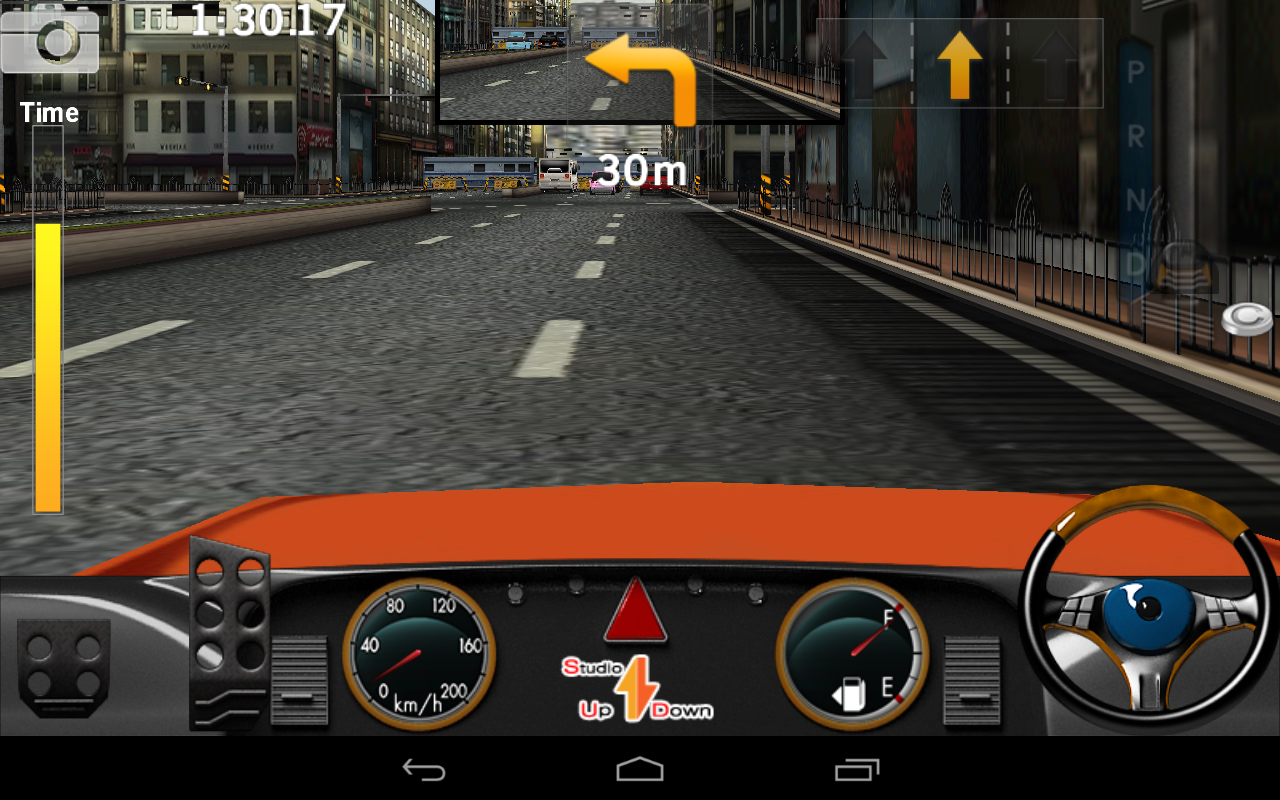Toggle the red hazard triangle light

[635, 612]
